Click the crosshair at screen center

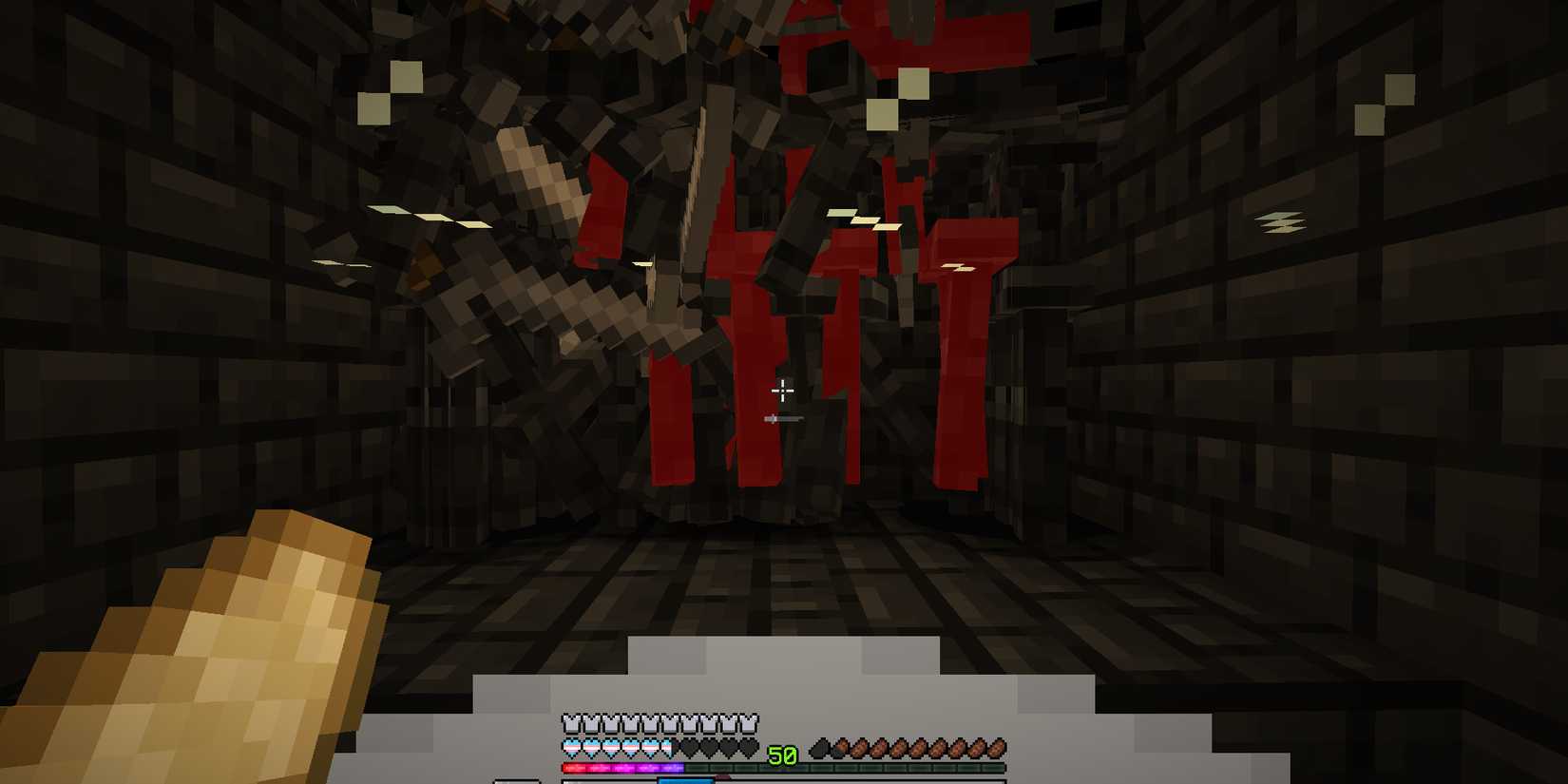point(782,391)
